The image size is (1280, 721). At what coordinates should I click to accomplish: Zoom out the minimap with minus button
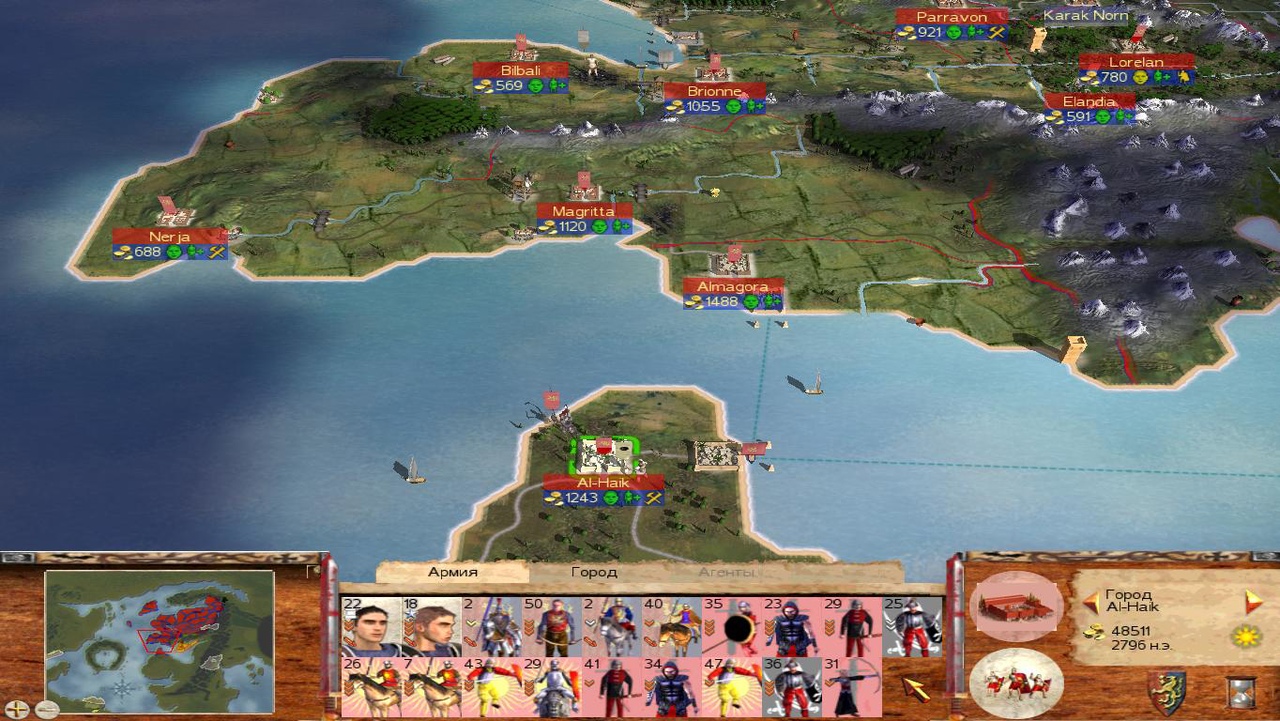point(46,709)
